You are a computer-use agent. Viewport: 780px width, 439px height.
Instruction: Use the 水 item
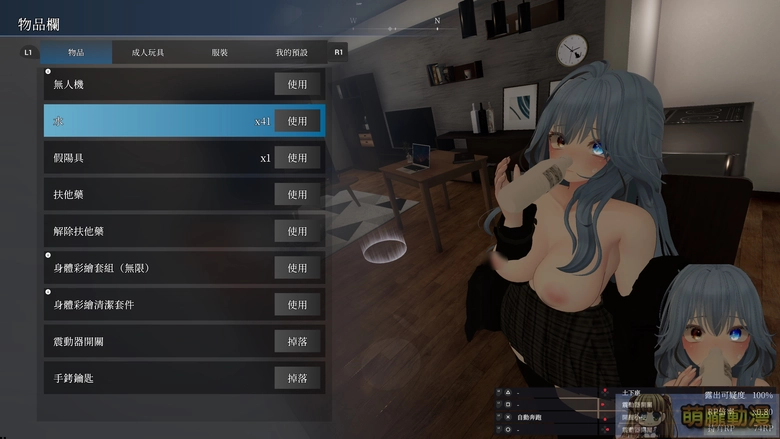pos(297,121)
